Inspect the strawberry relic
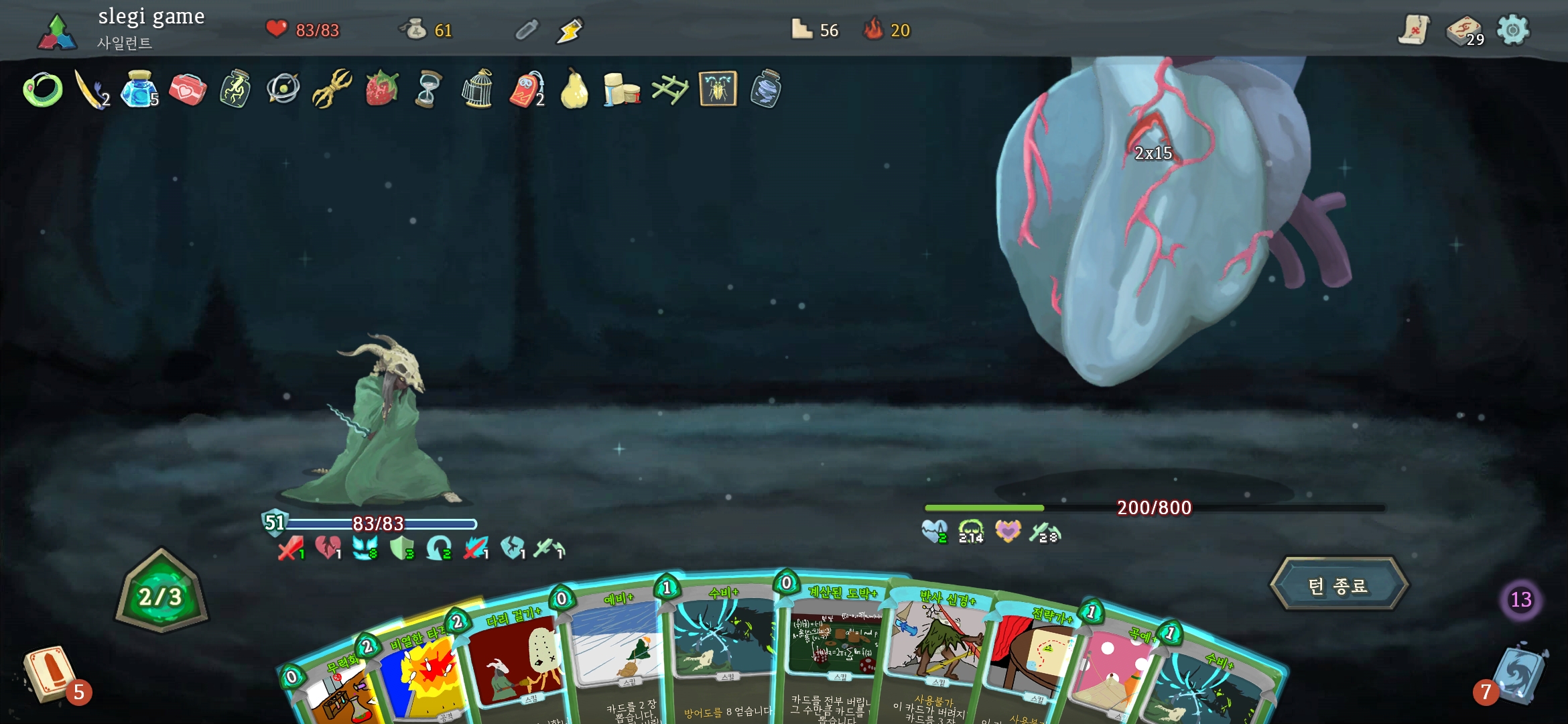 (x=381, y=88)
